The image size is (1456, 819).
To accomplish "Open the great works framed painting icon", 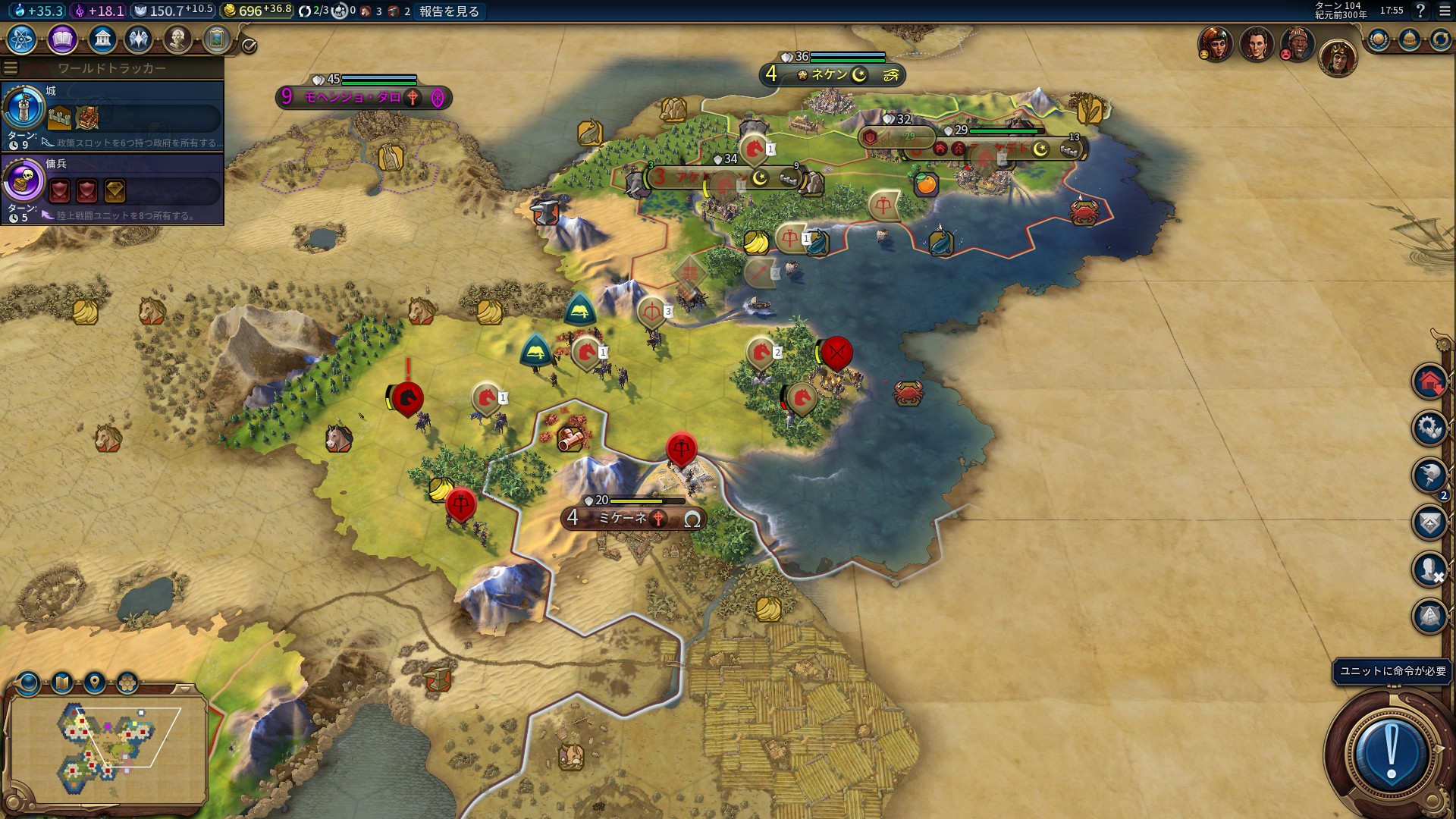I will [217, 39].
